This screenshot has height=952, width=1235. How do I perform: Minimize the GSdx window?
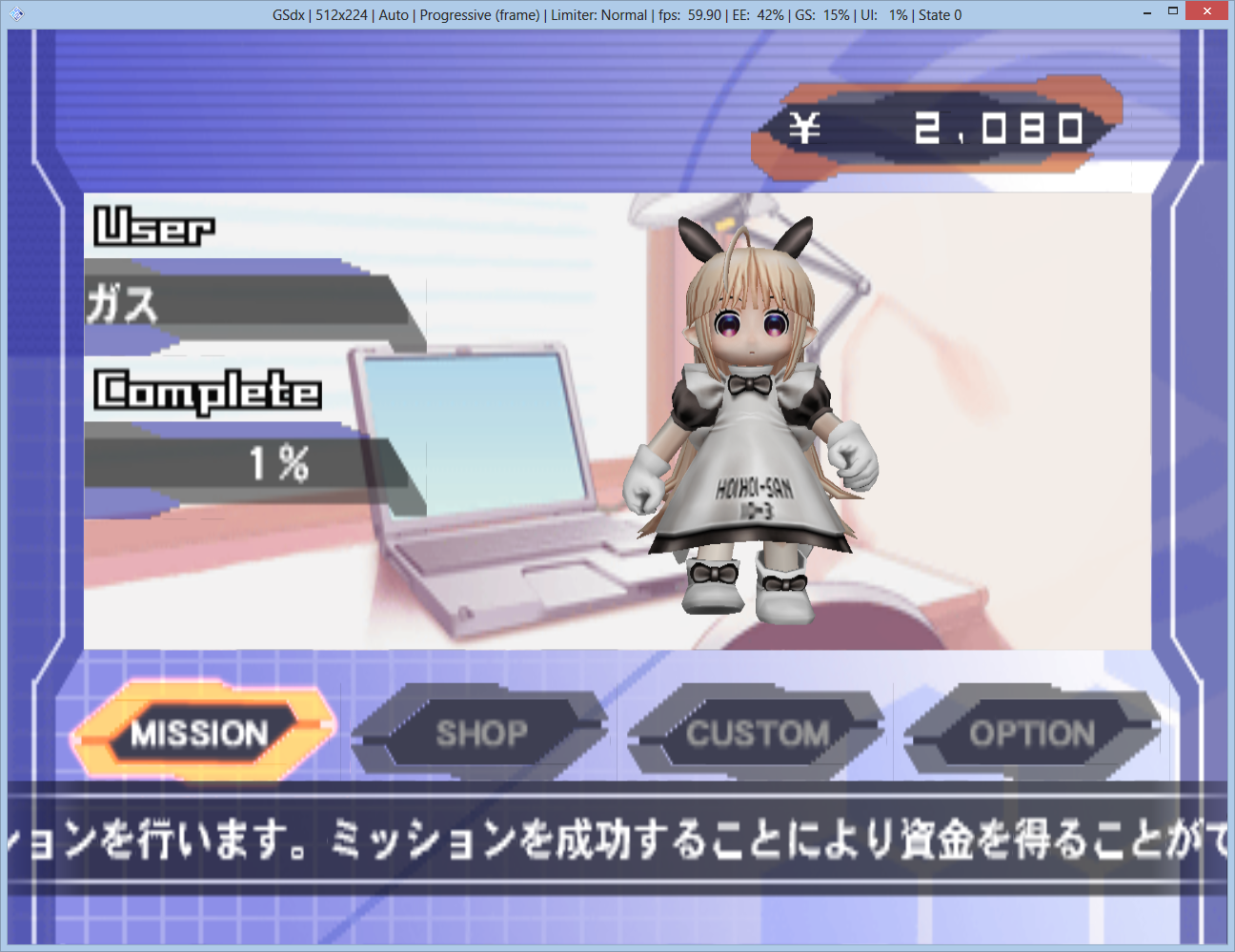point(1146,12)
